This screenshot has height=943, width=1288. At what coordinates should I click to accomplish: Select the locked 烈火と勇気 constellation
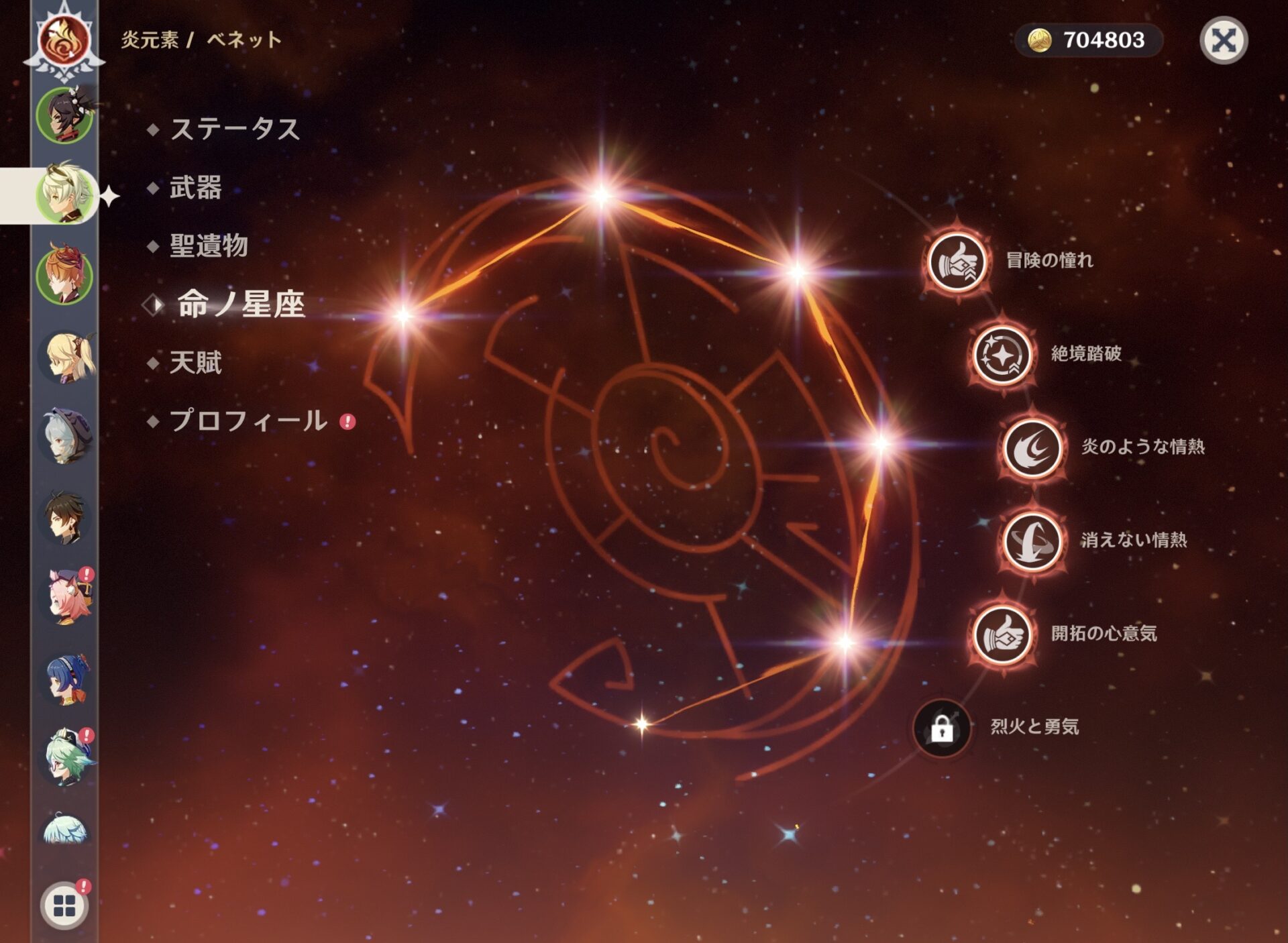pos(943,728)
